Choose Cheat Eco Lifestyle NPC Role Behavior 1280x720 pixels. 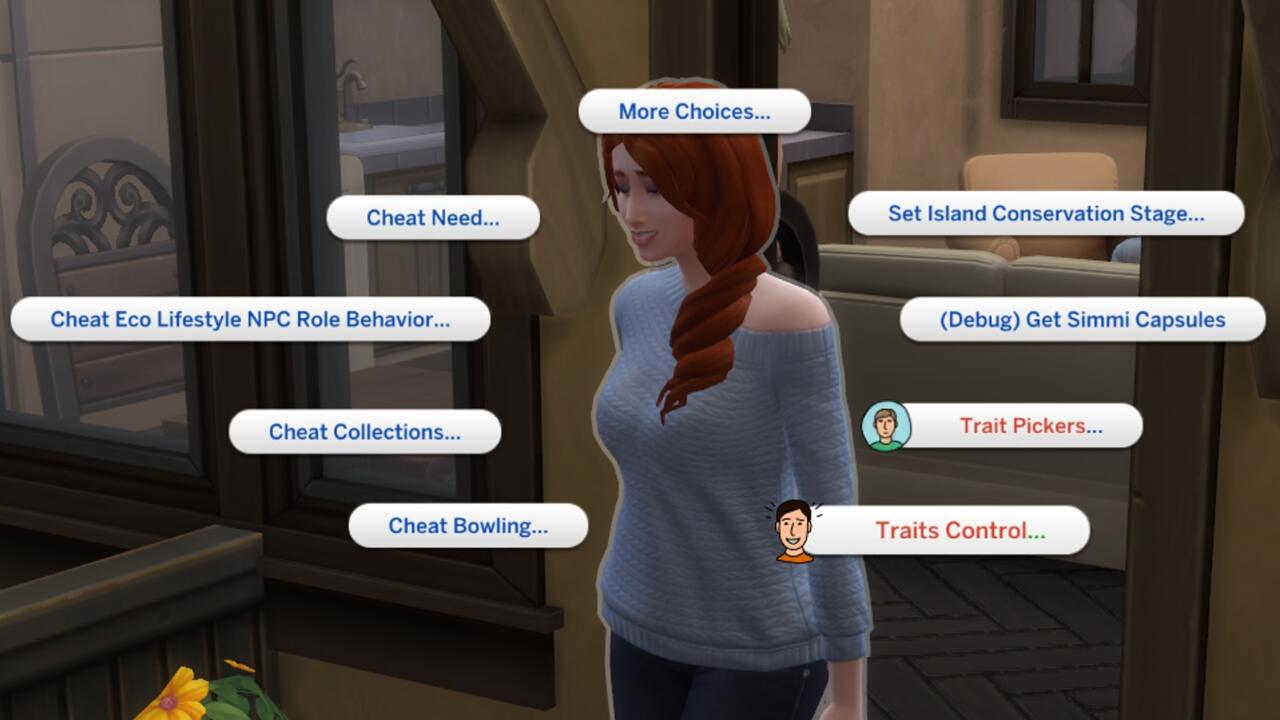click(250, 320)
